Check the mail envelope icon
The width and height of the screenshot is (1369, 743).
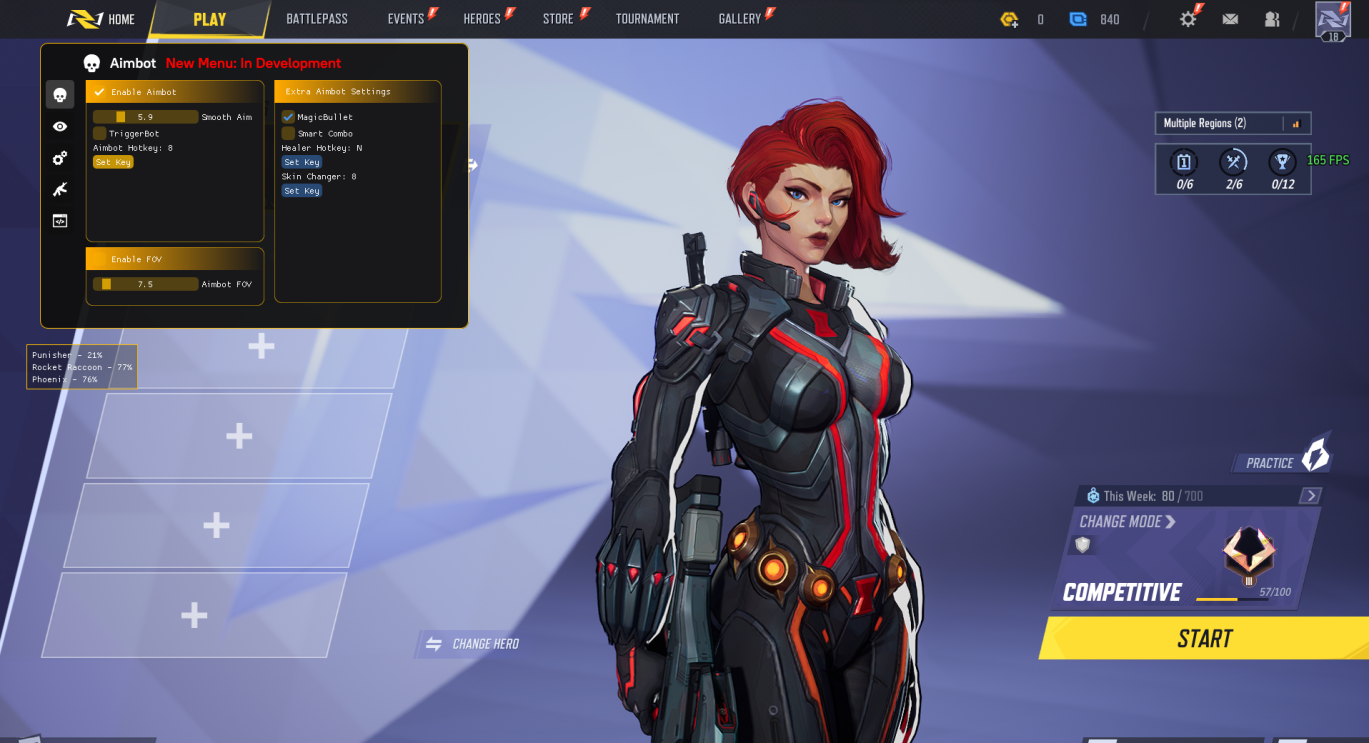click(x=1230, y=19)
